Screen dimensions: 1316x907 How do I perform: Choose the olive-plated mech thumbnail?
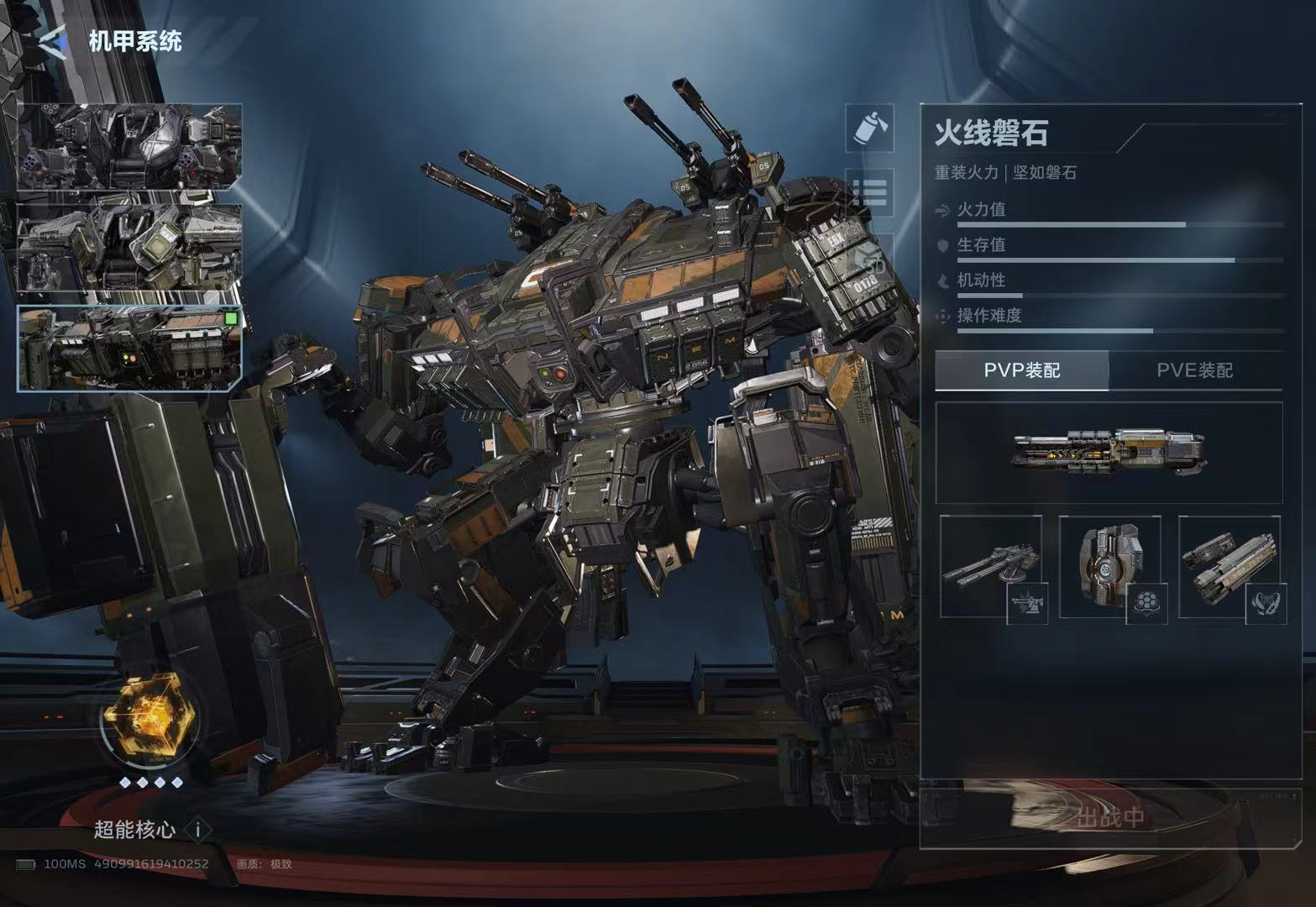click(130, 248)
